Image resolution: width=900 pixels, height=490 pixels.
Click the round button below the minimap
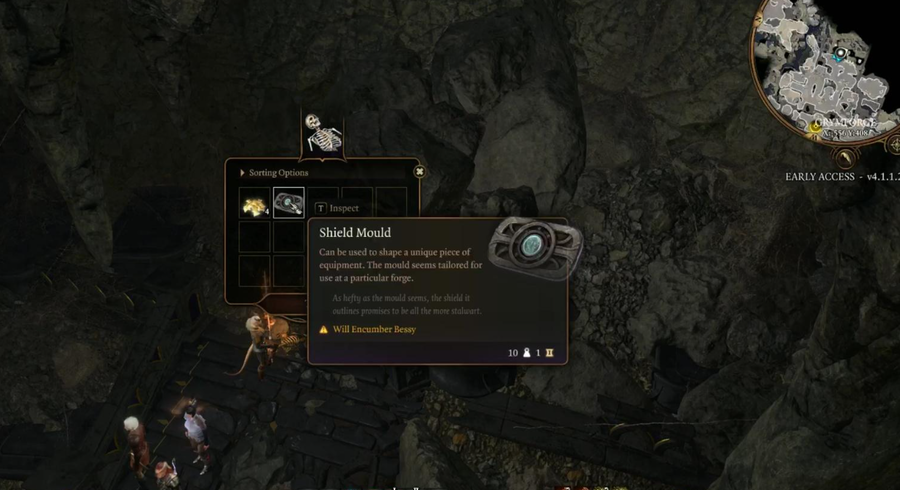coord(845,158)
